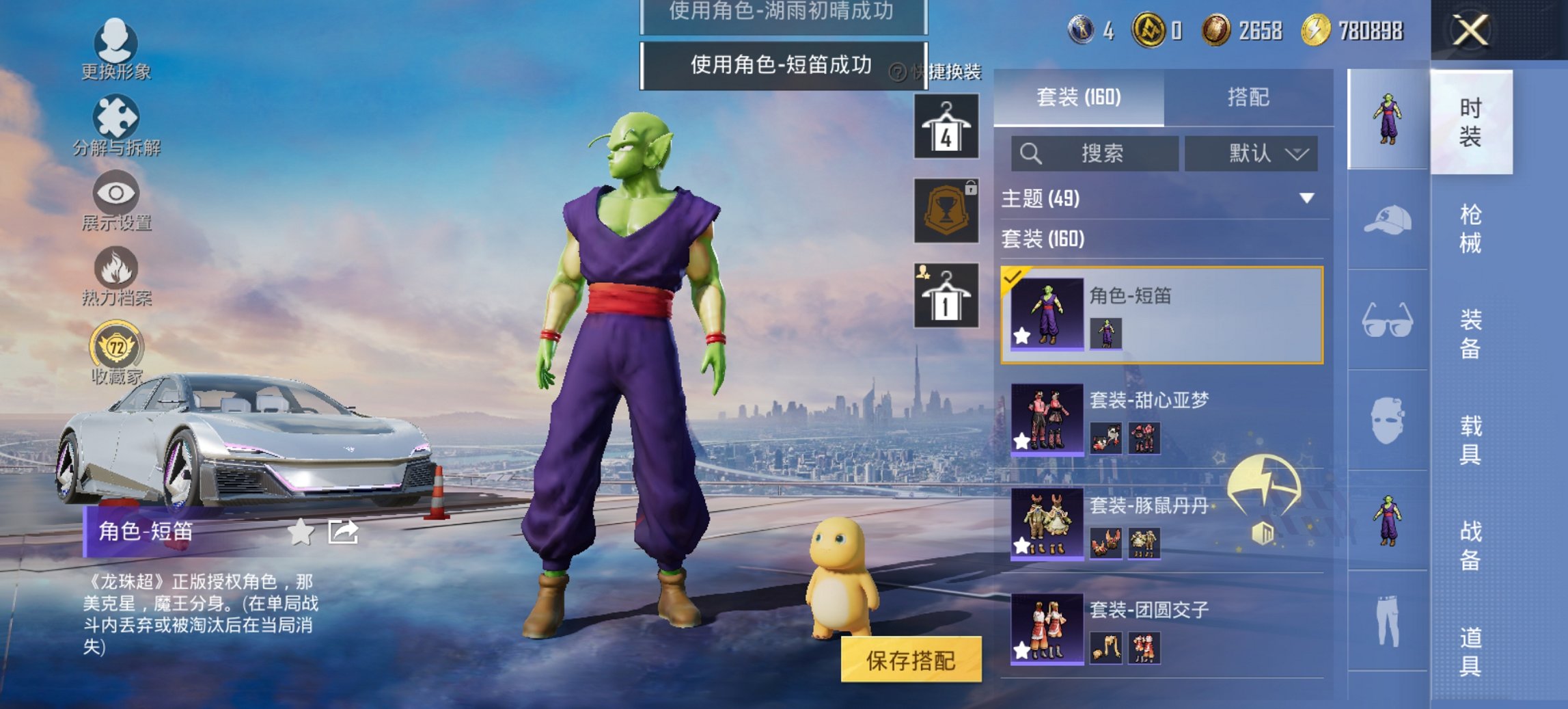This screenshot has height=709, width=1568.
Task: Click the hanger icon showing 4 outfits
Action: click(x=948, y=126)
